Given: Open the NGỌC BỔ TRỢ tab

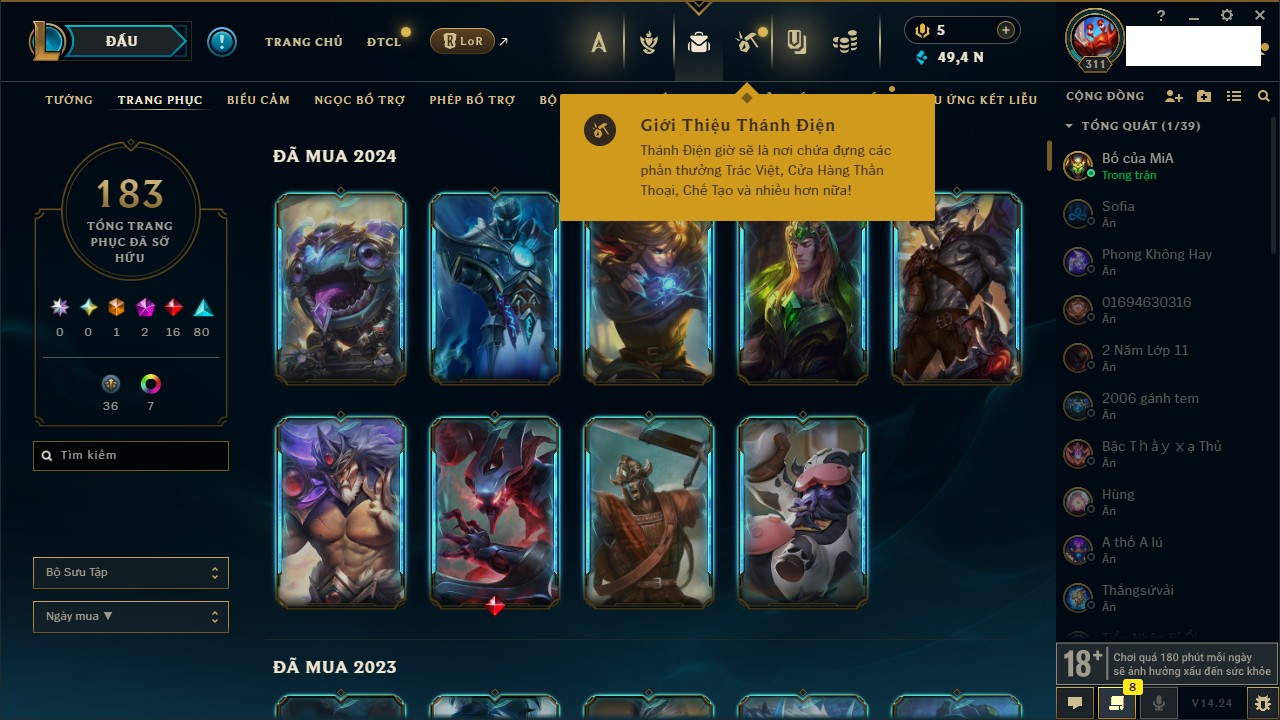Looking at the screenshot, I should 359,100.
